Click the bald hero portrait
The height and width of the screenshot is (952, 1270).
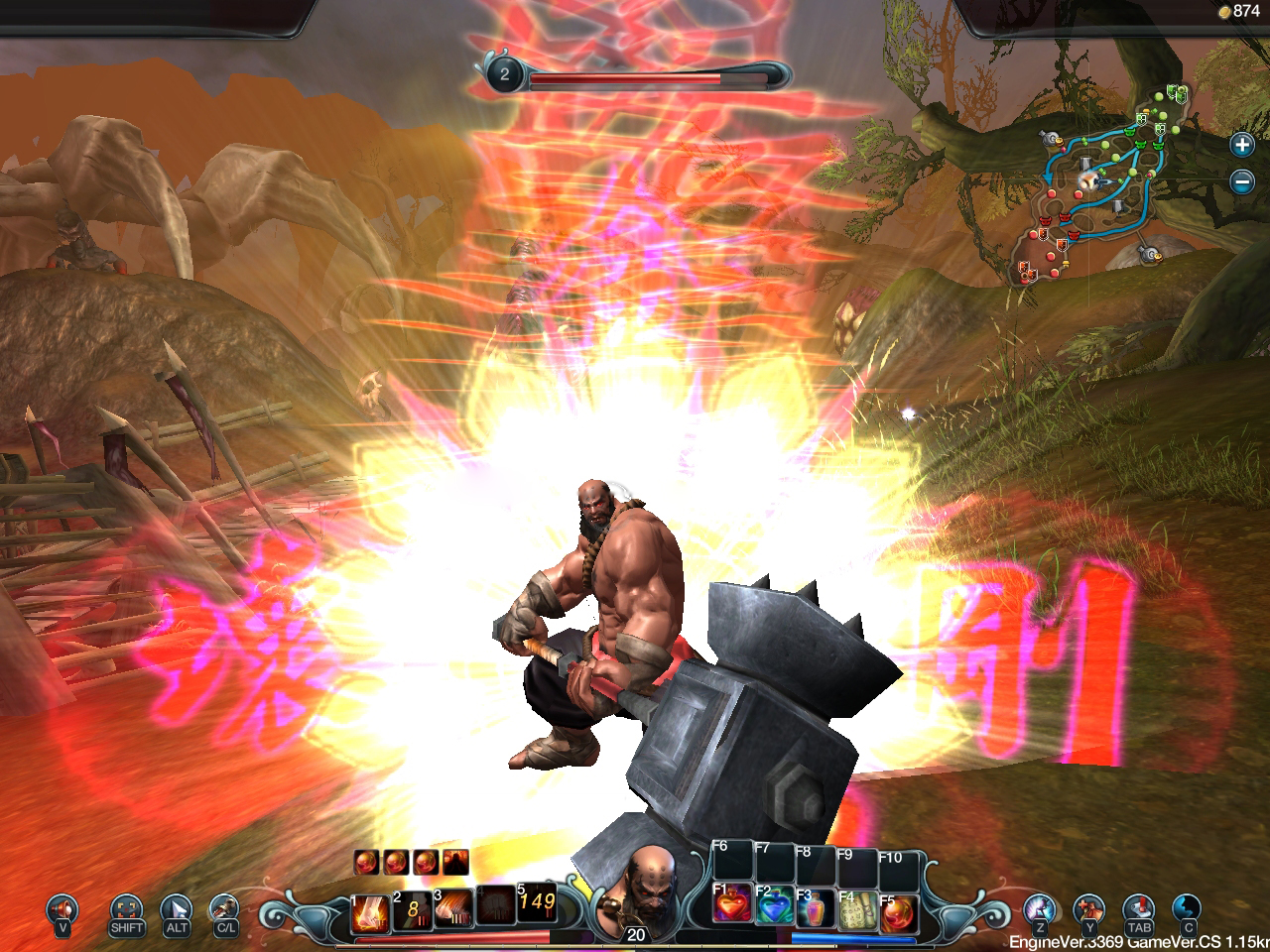click(x=635, y=883)
